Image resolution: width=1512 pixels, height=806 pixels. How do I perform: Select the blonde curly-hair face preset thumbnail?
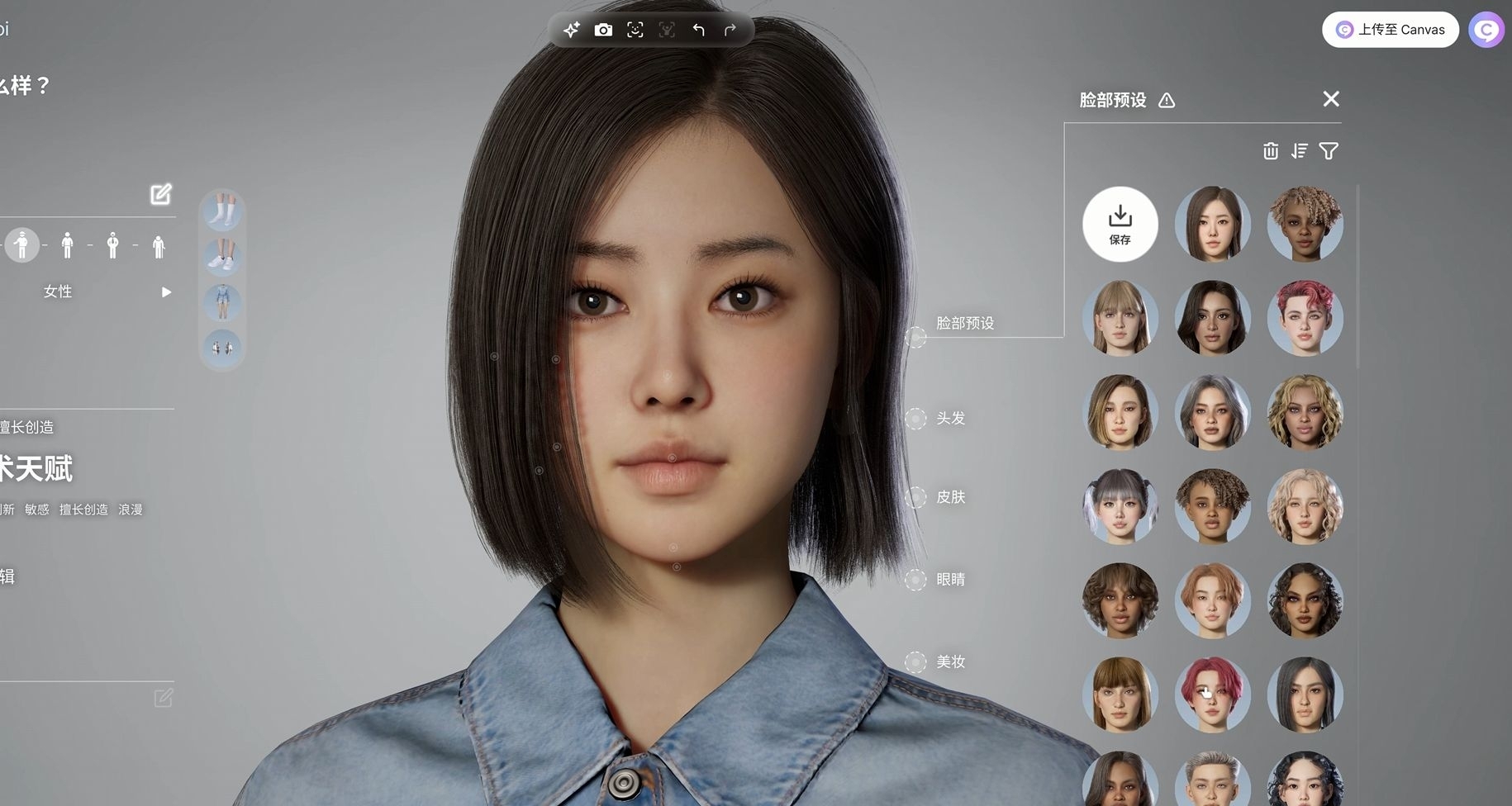pos(1305,413)
